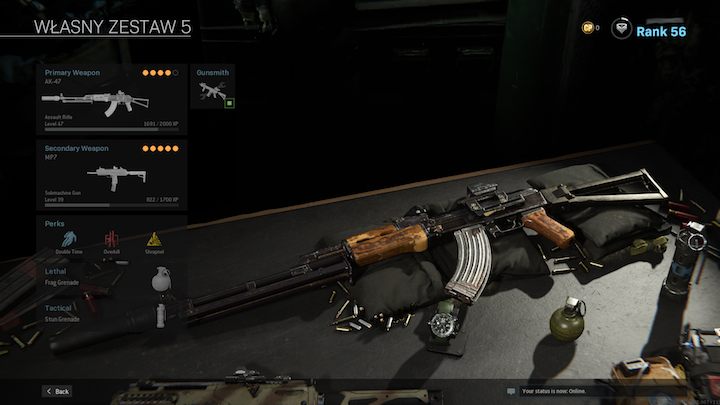Open the Gunsmith panel
This screenshot has width=720, height=405.
tap(214, 89)
